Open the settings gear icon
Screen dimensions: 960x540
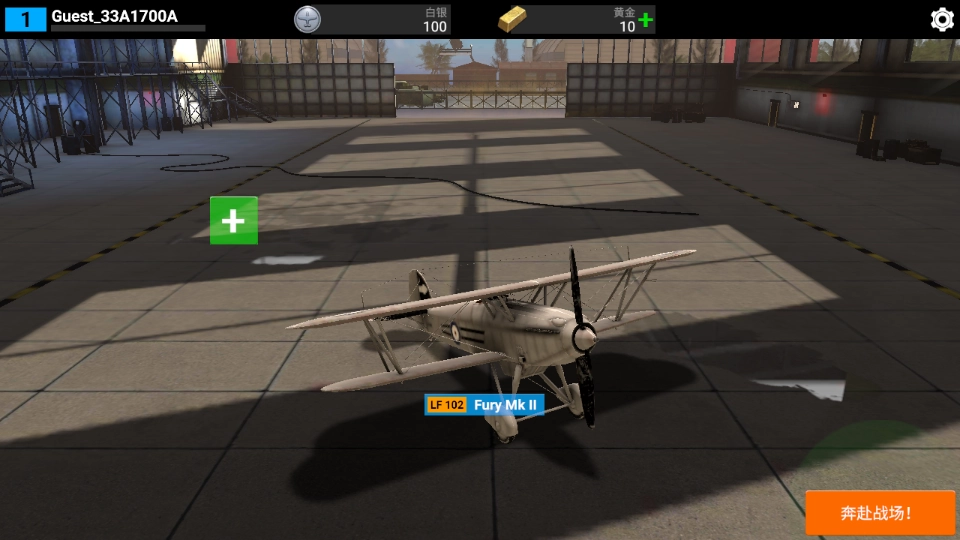(941, 19)
